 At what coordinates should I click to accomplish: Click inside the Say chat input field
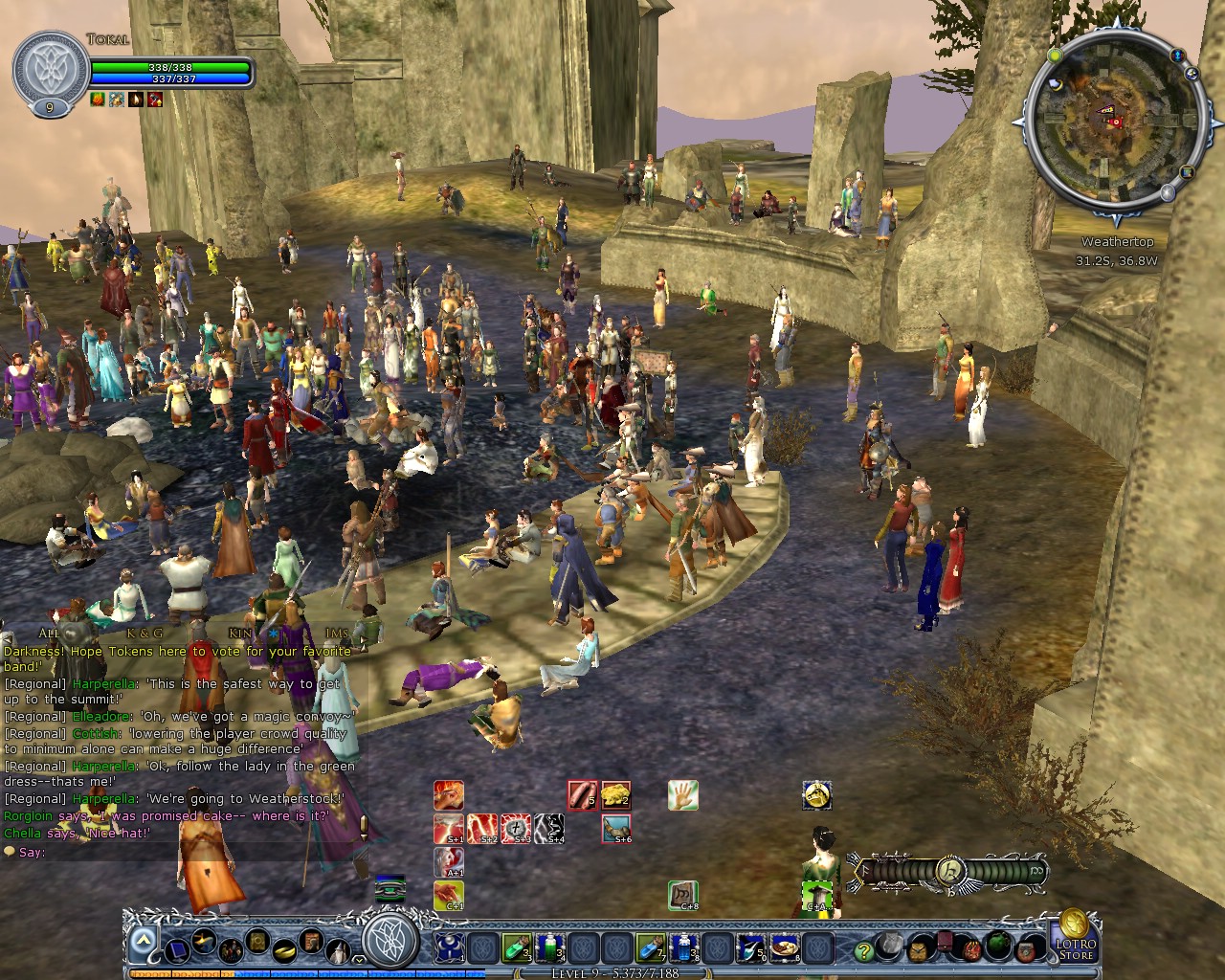144,854
